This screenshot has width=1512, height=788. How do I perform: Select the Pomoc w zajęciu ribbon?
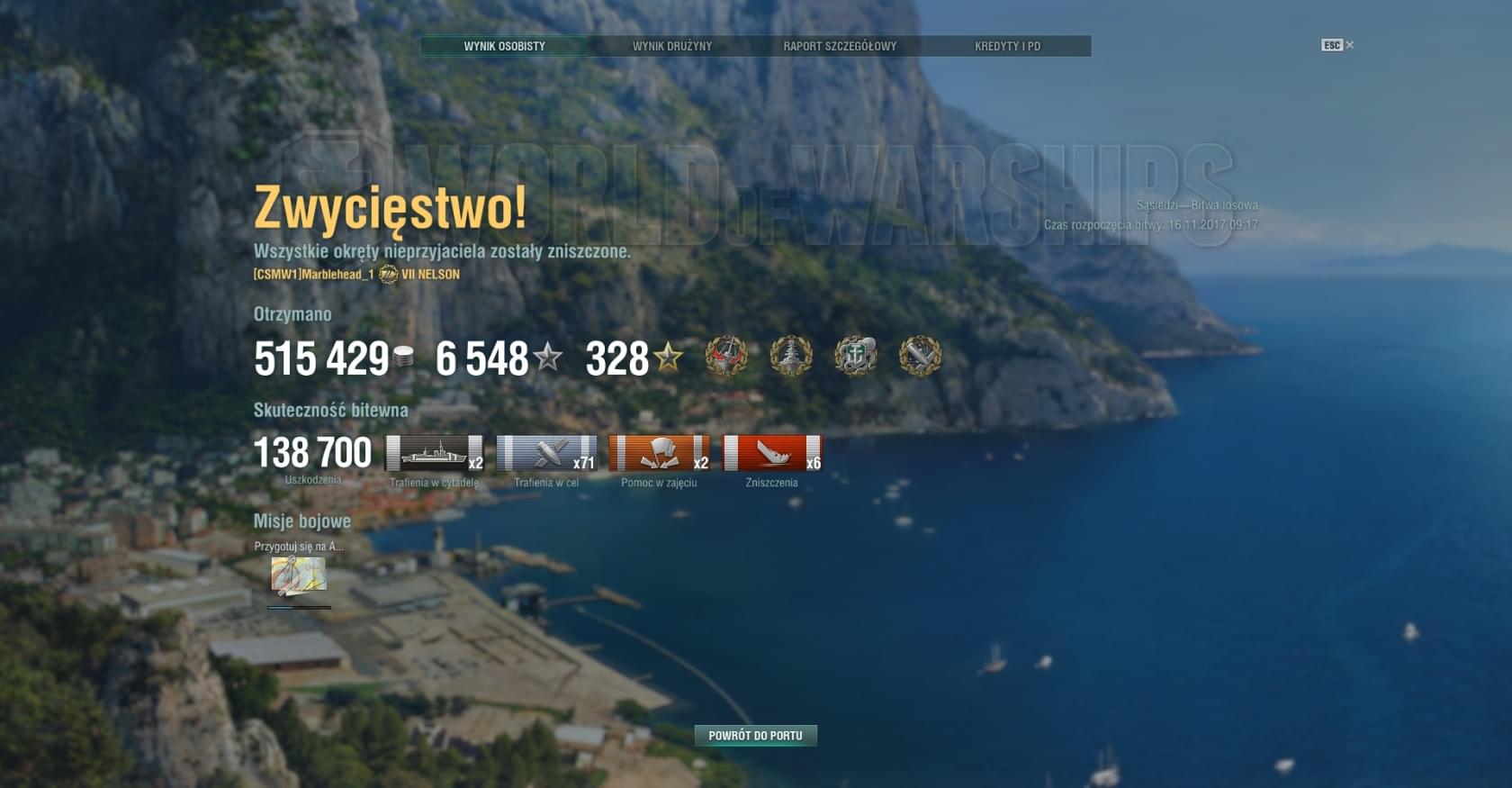(x=659, y=453)
